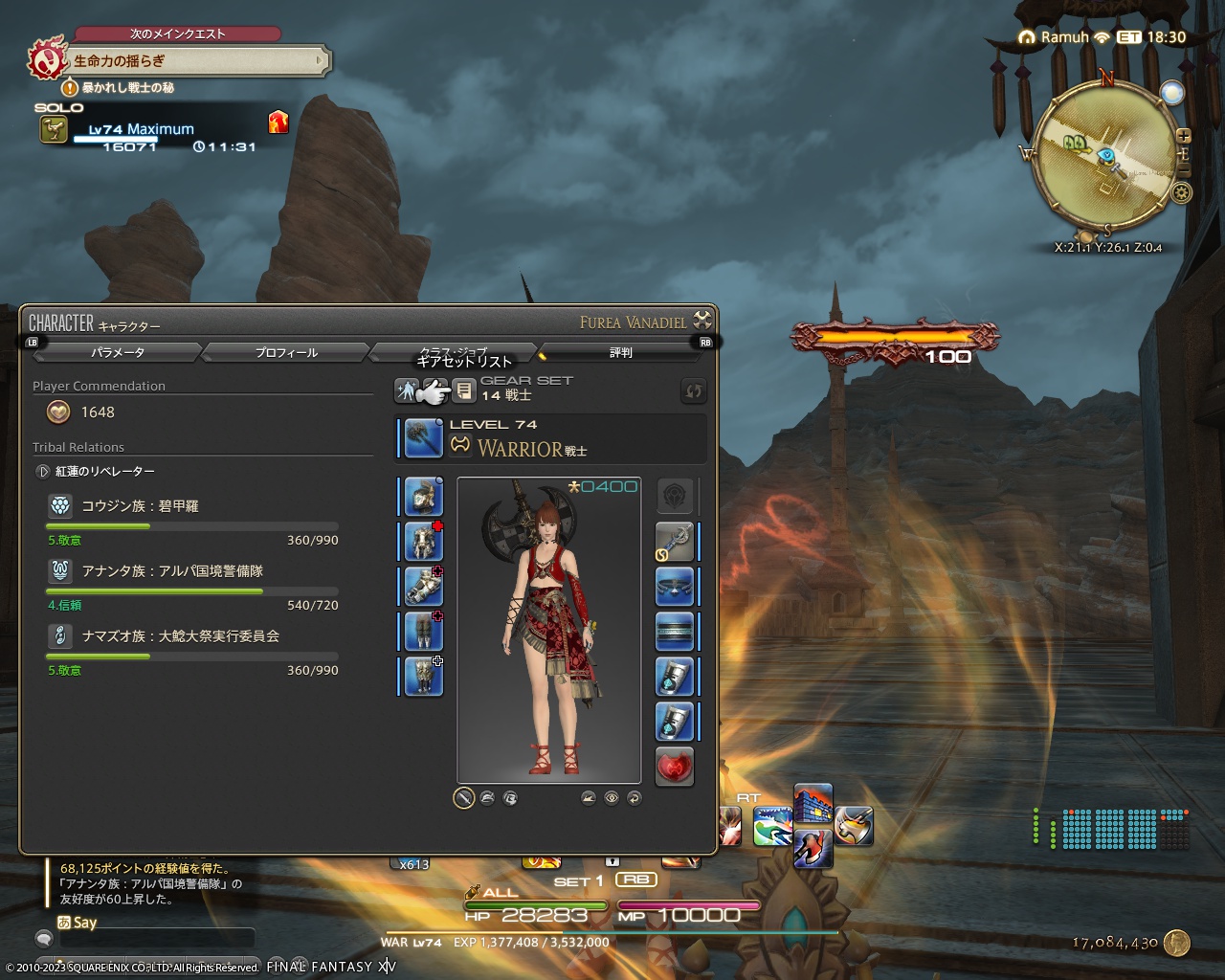Toggle weapon drawn display under the portrait
The image size is (1225, 980).
tap(465, 797)
